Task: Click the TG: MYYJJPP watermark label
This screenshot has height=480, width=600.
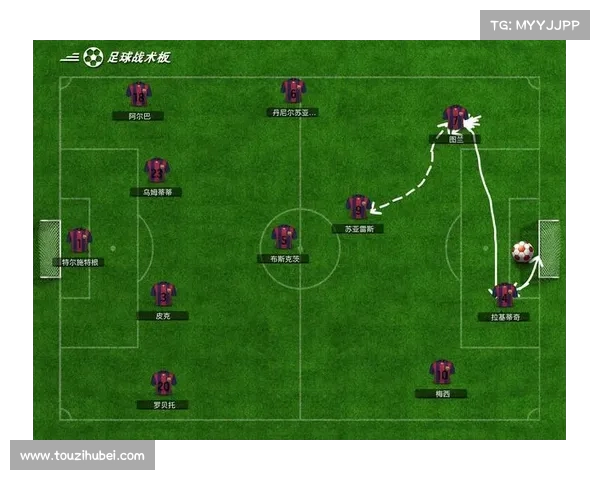Action: 534,25
